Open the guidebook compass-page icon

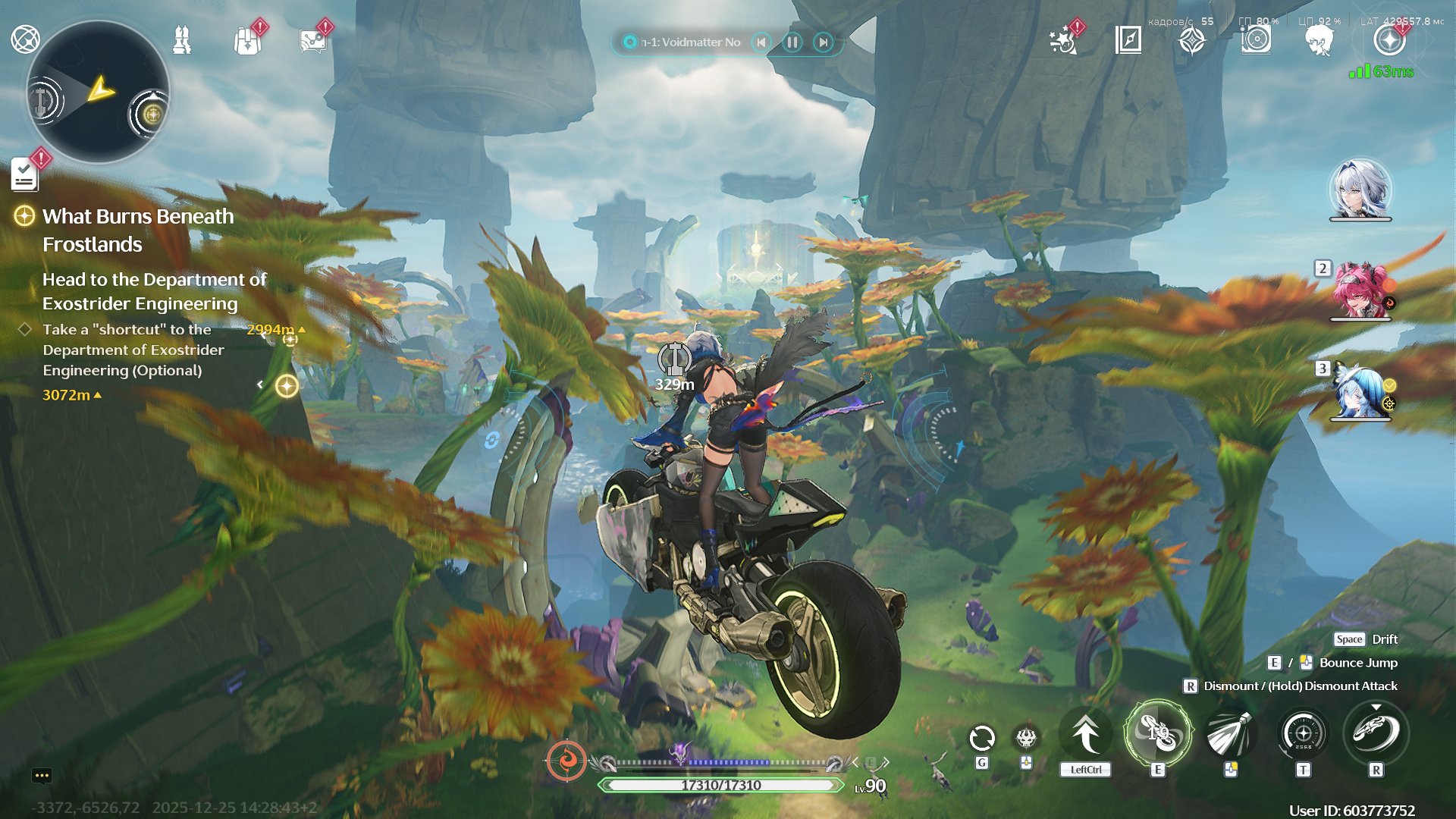[x=1128, y=39]
